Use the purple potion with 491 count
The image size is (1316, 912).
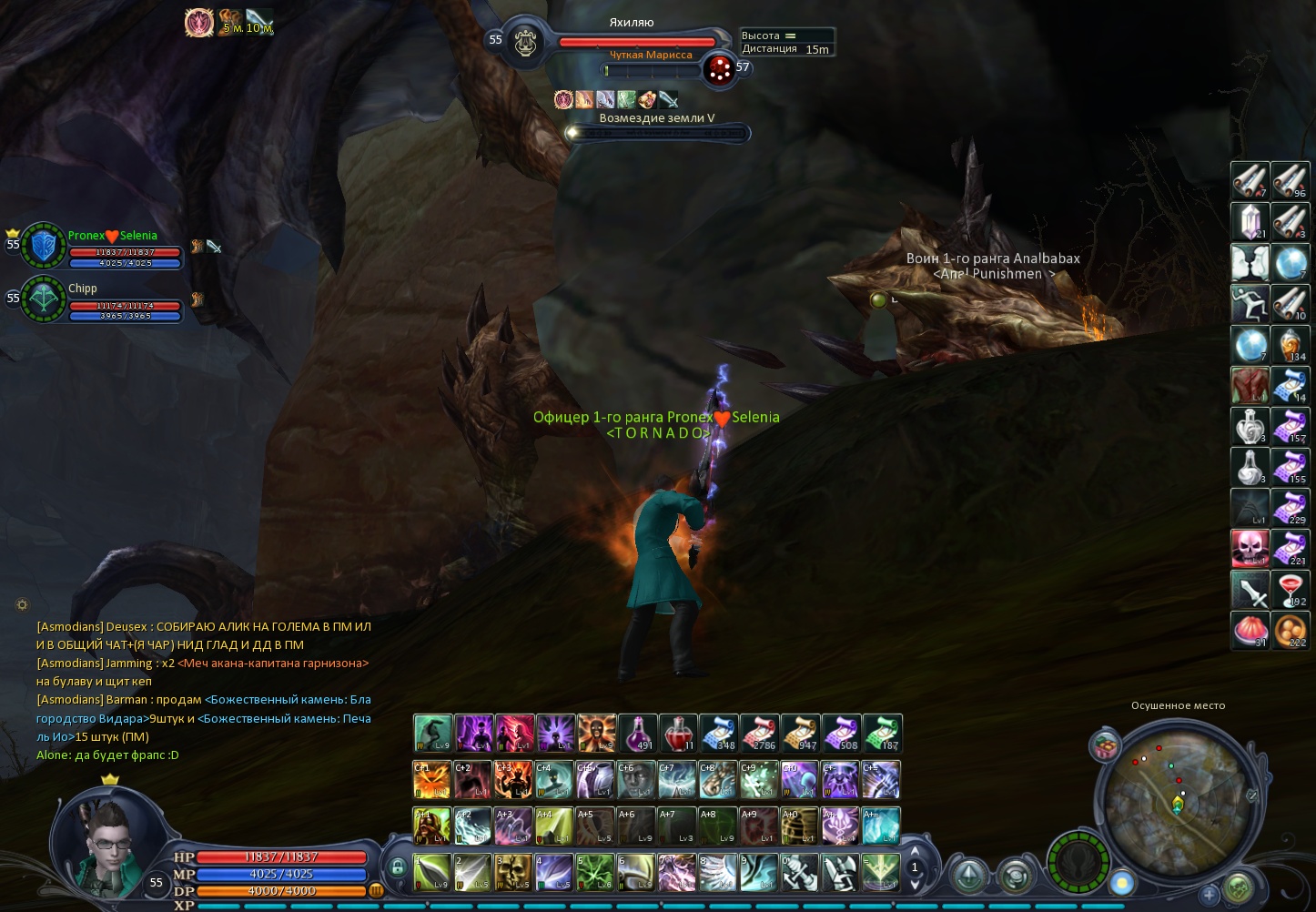click(x=637, y=733)
